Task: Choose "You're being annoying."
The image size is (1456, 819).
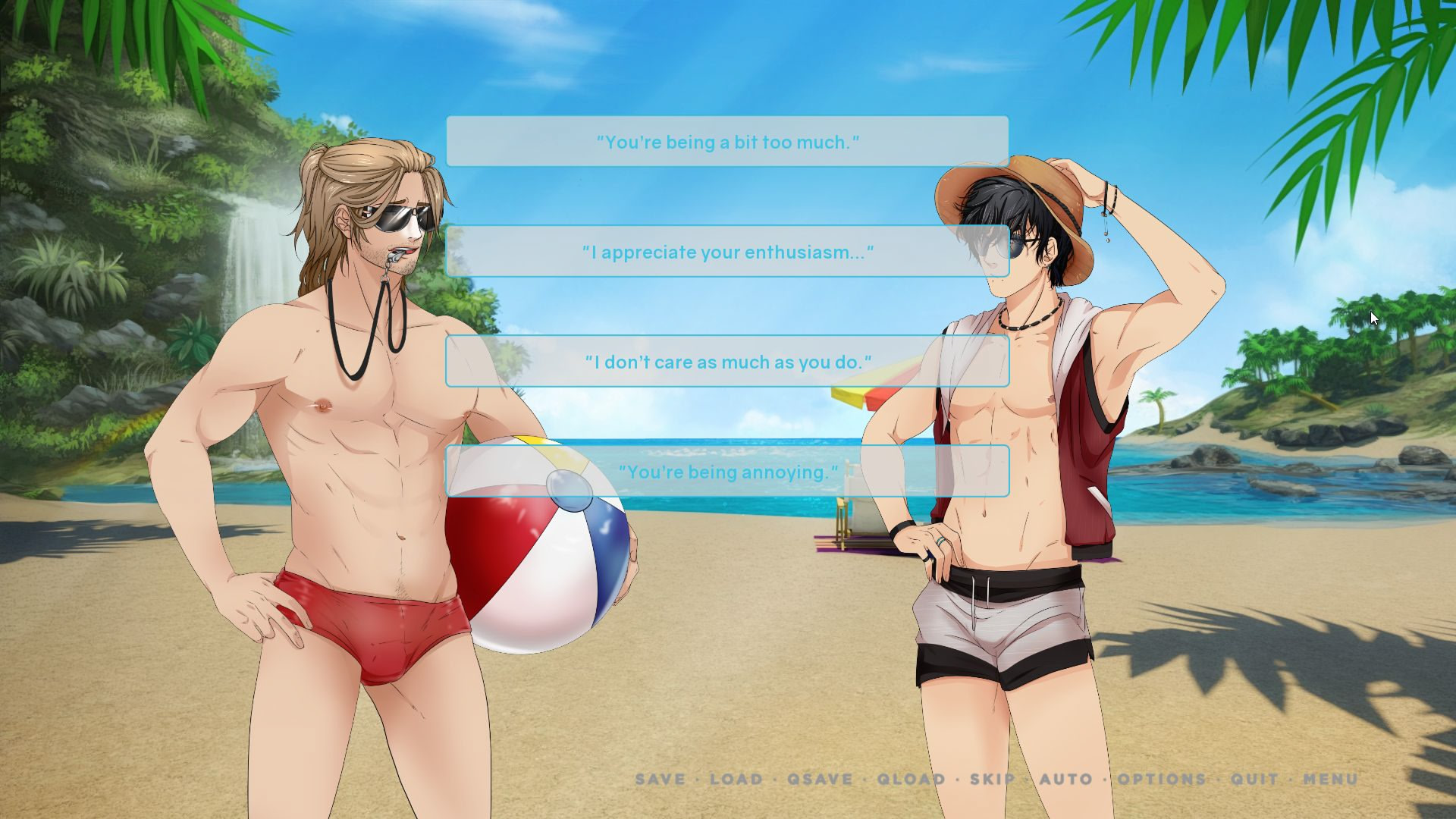Action: [726, 472]
